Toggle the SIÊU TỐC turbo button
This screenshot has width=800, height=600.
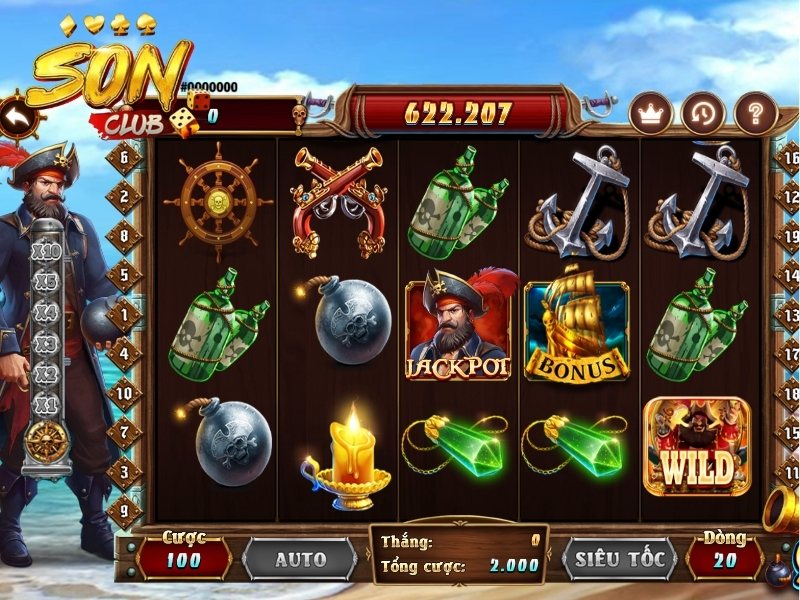click(x=620, y=560)
